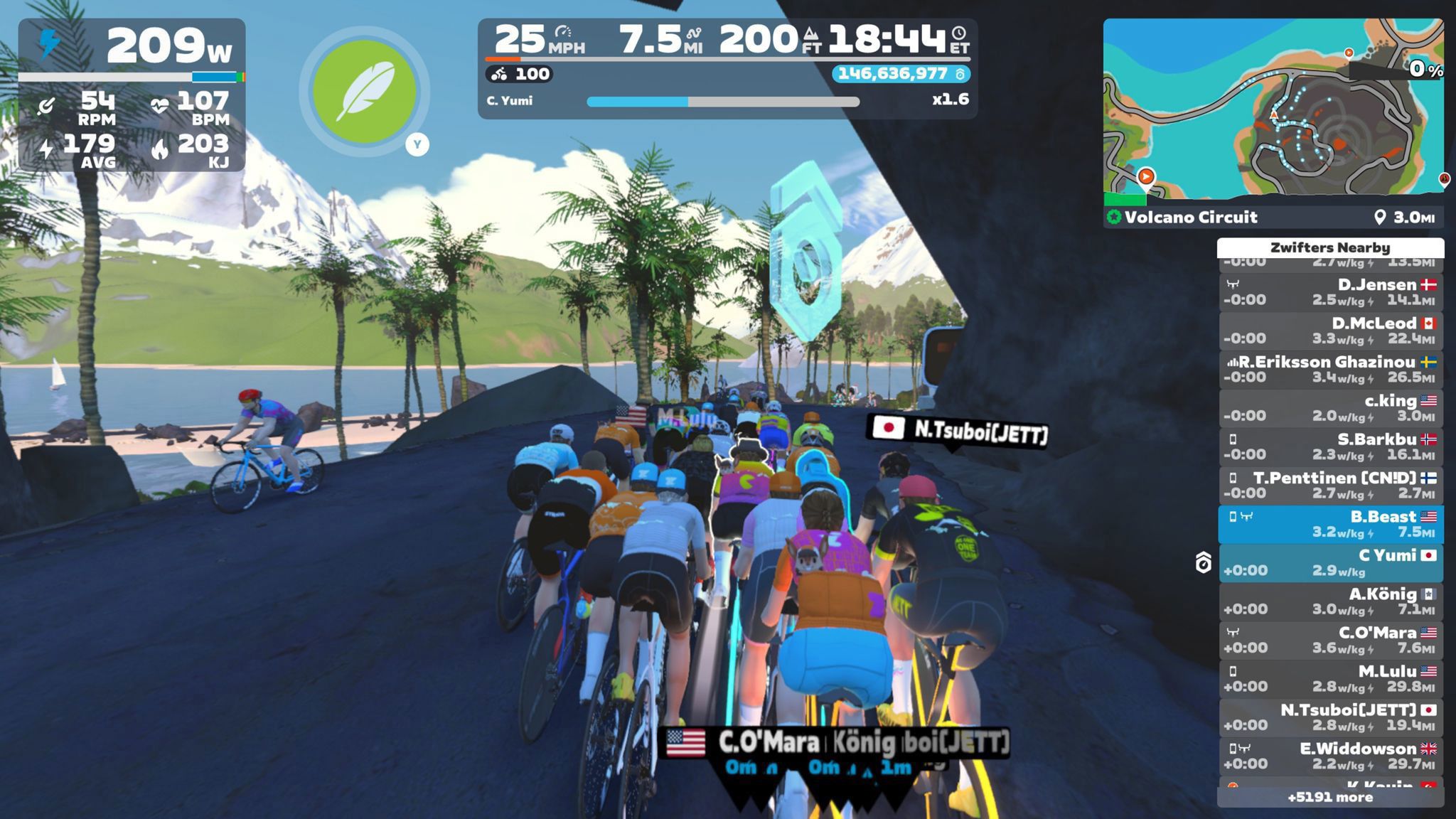Choose the N.Tsuboi(JETT) list row
The image size is (1456, 819).
[1330, 717]
